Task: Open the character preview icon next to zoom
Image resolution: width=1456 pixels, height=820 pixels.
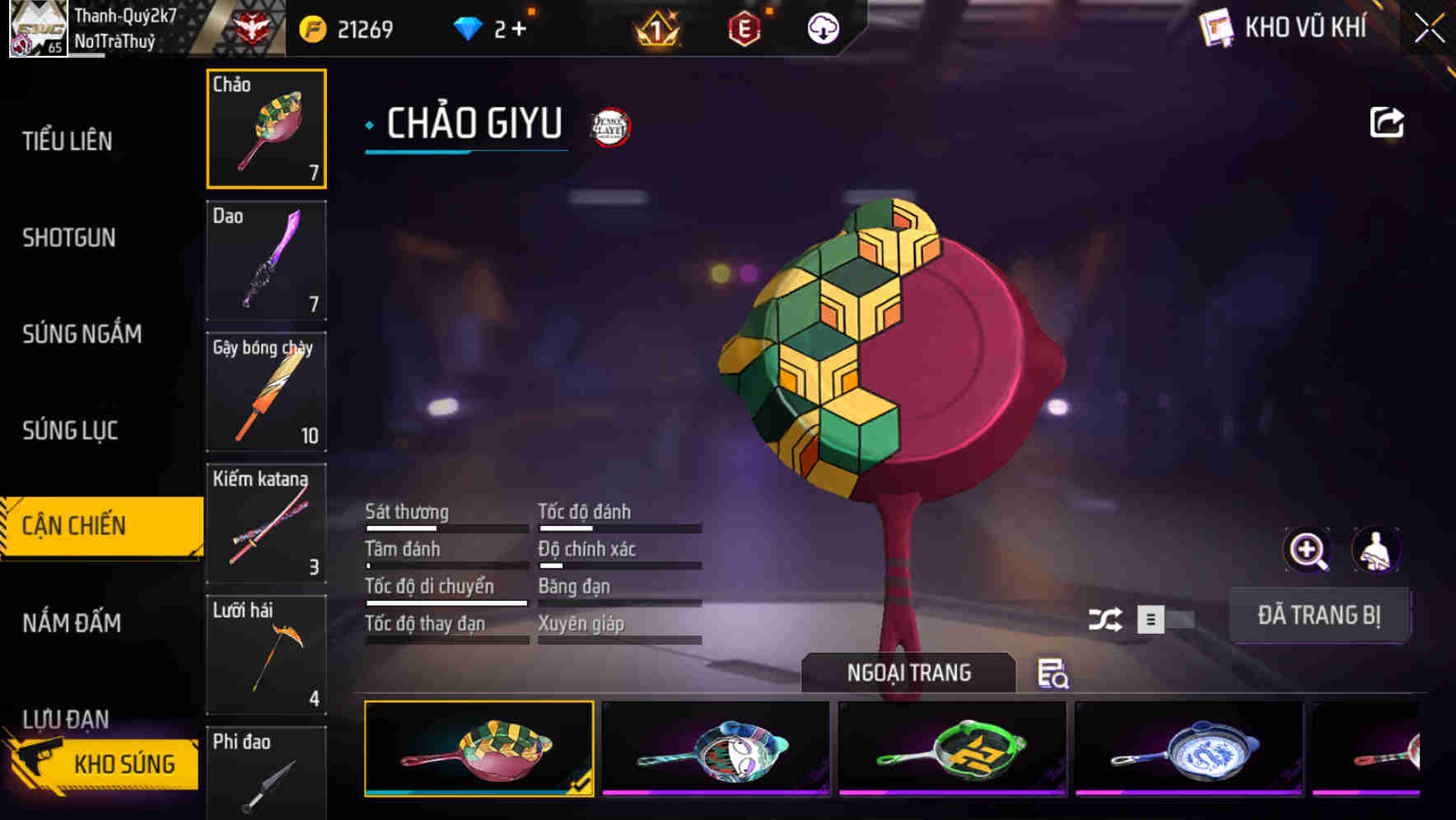Action: pyautogui.click(x=1375, y=549)
